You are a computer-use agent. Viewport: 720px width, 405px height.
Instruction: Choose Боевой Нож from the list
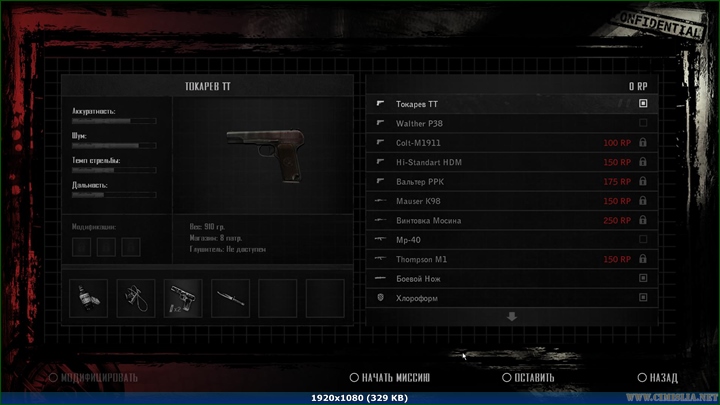pyautogui.click(x=510, y=278)
